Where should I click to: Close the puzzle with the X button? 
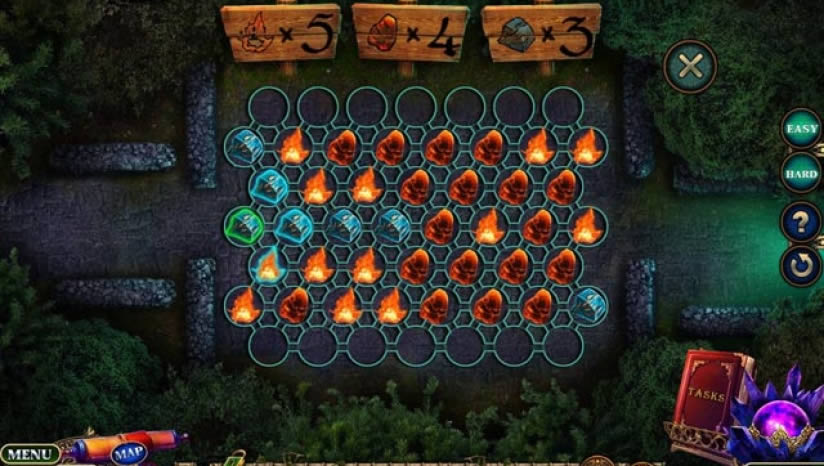tap(690, 67)
